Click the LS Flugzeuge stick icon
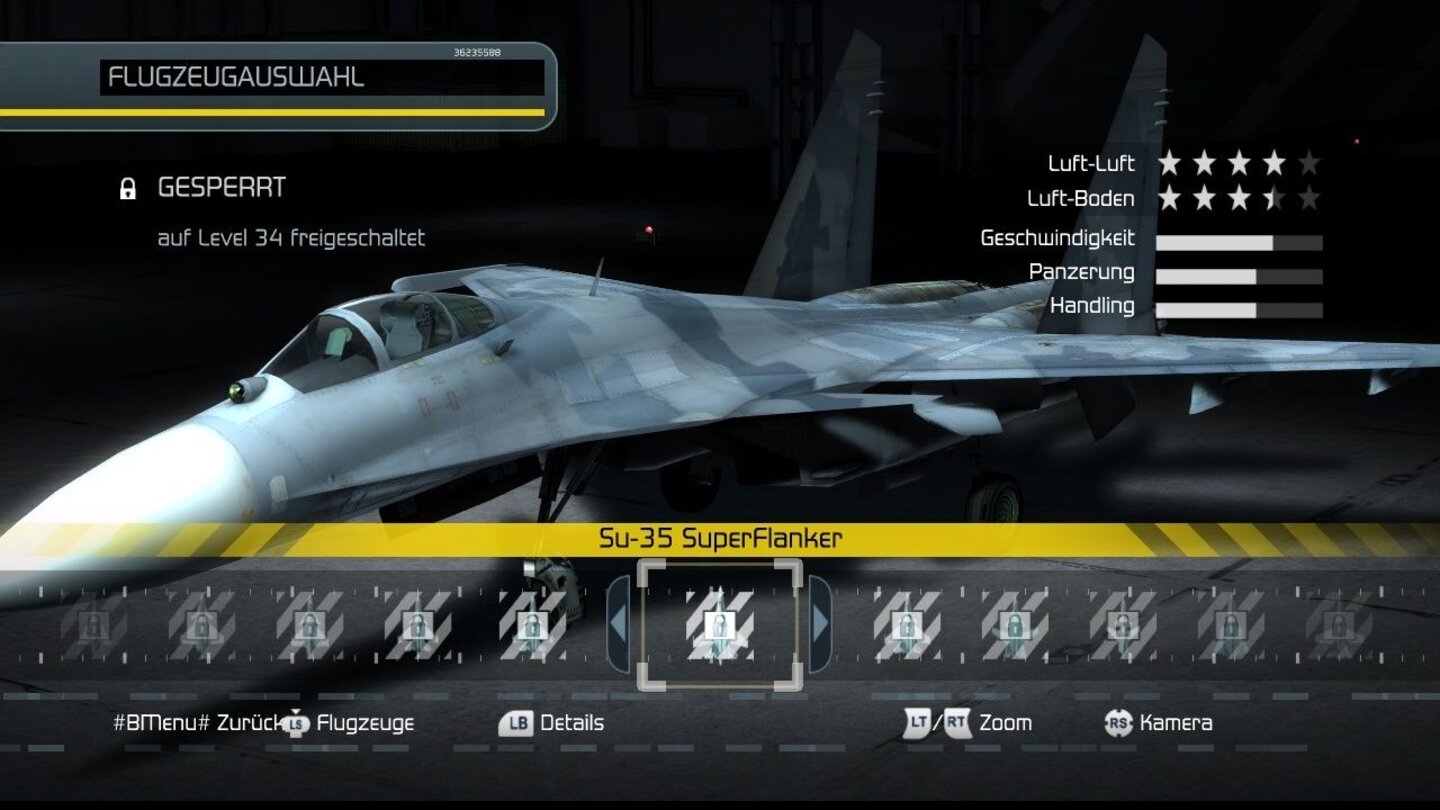The width and height of the screenshot is (1440, 810). pos(296,723)
